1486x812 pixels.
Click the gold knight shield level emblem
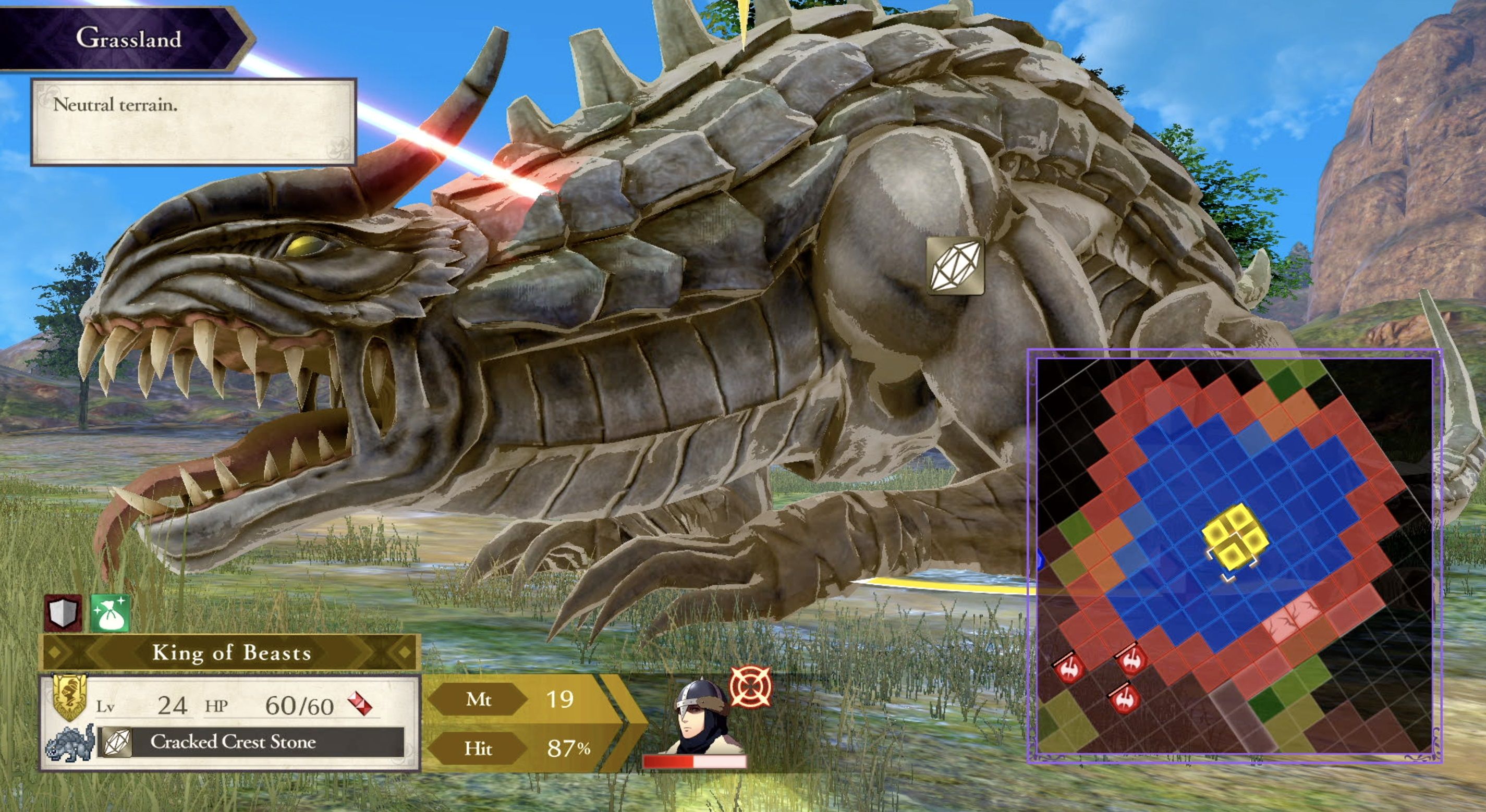click(x=69, y=698)
